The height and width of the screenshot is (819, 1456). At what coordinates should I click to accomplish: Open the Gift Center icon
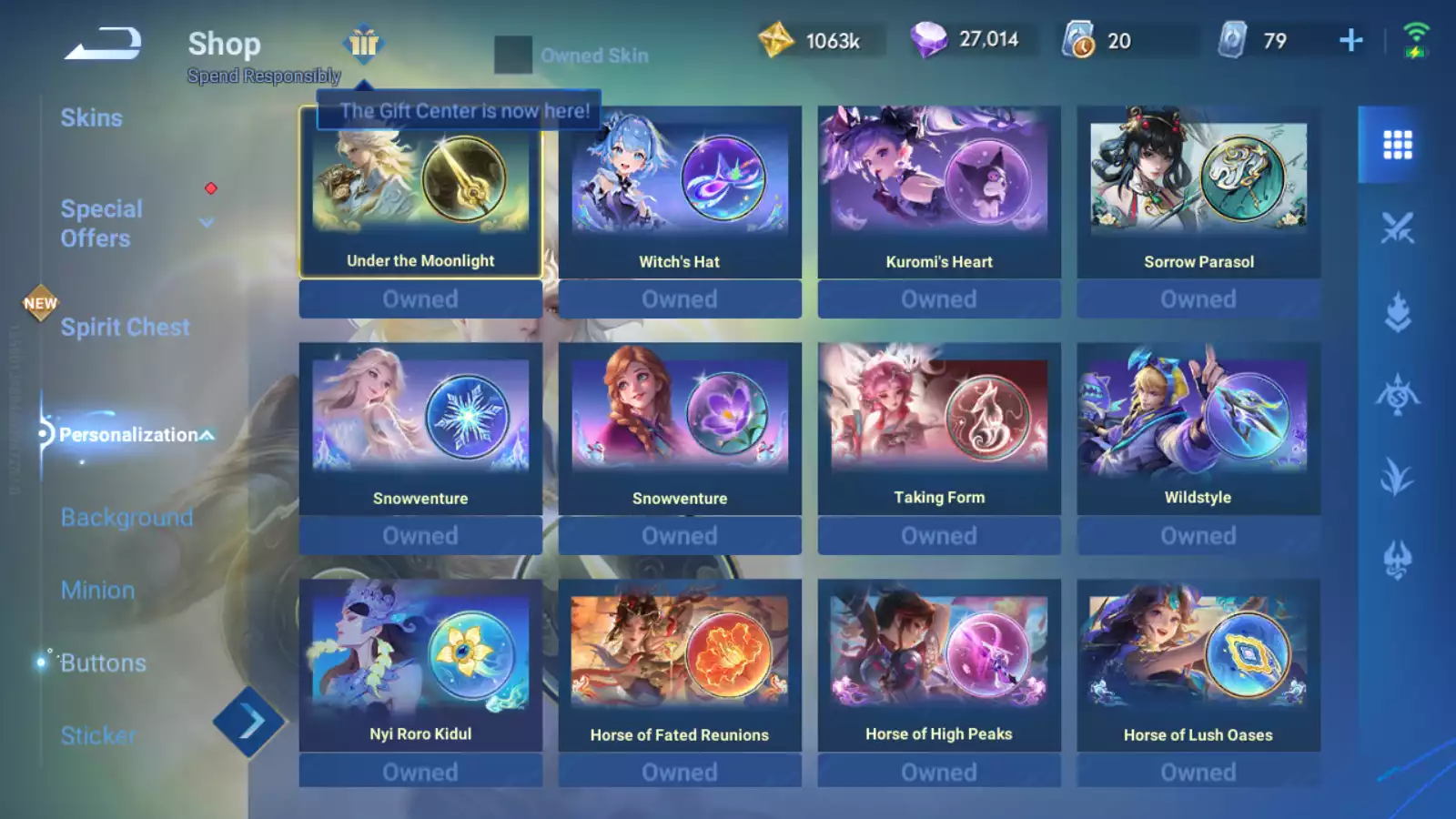[x=363, y=43]
